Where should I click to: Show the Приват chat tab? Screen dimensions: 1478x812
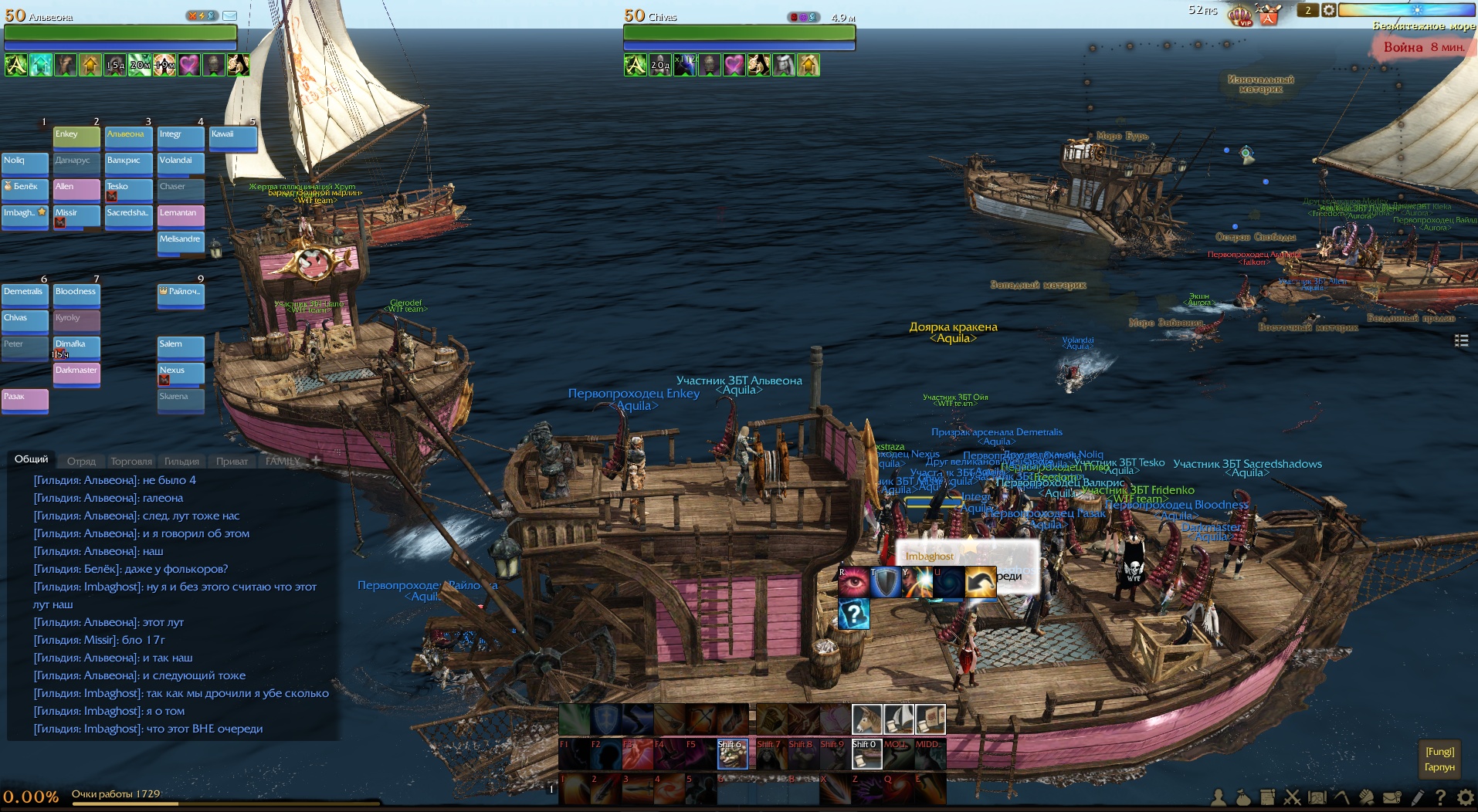(232, 462)
